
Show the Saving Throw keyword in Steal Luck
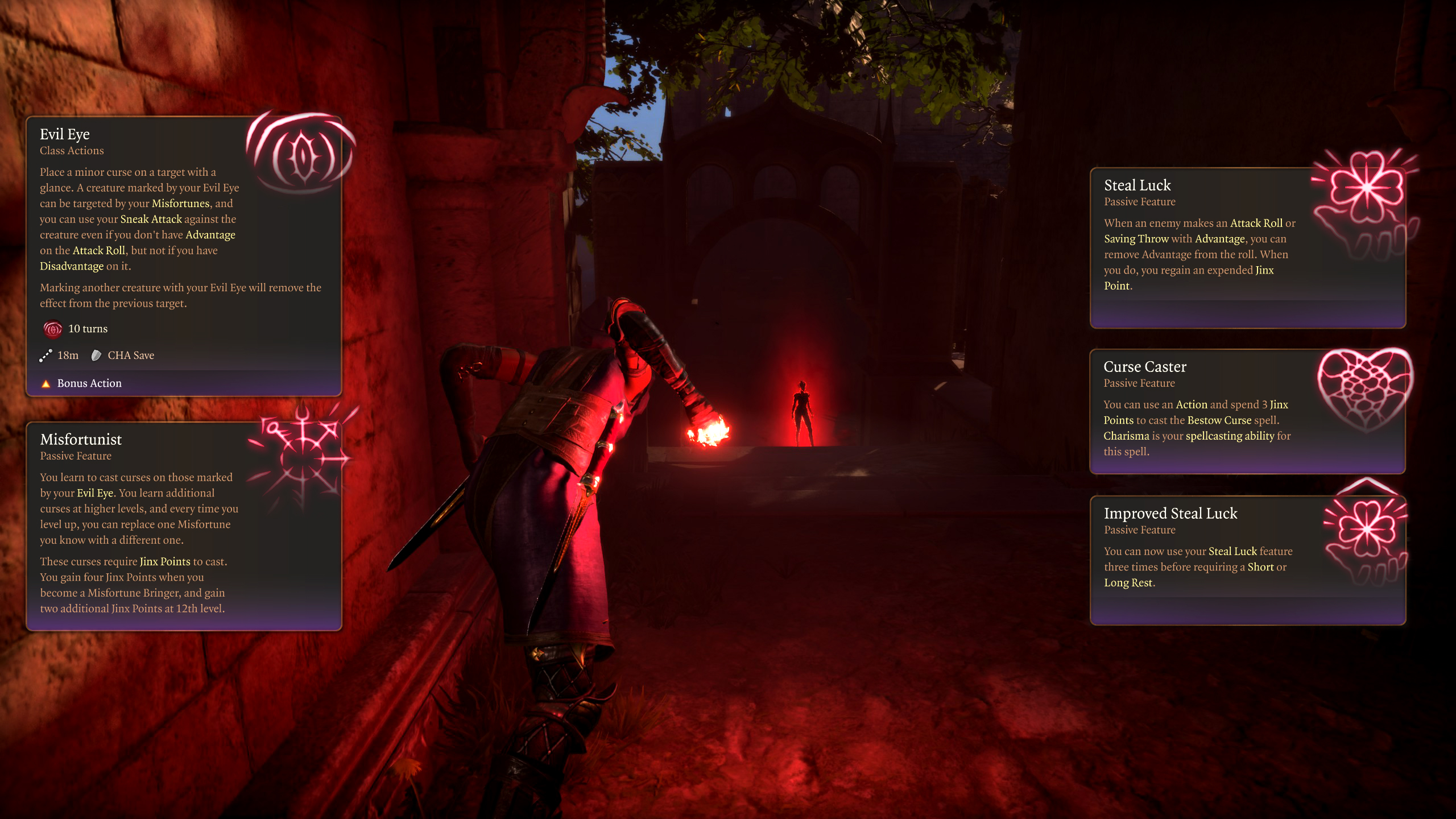click(x=1136, y=239)
